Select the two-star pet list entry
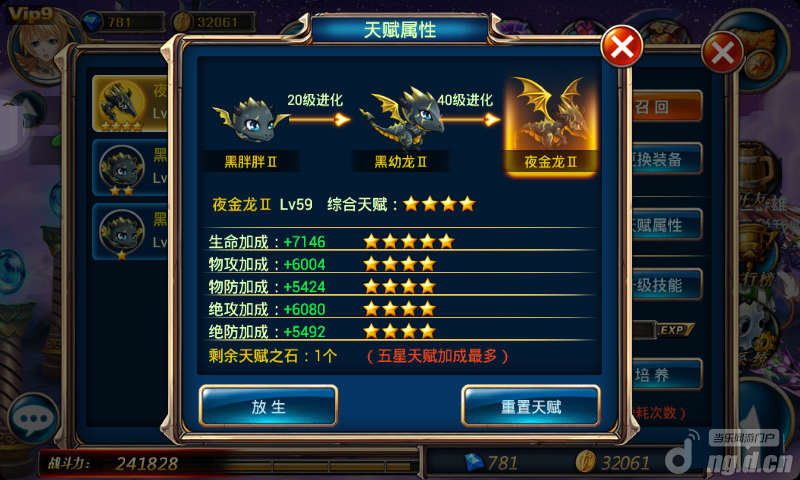Screen dimensions: 800x480 click(x=132, y=167)
